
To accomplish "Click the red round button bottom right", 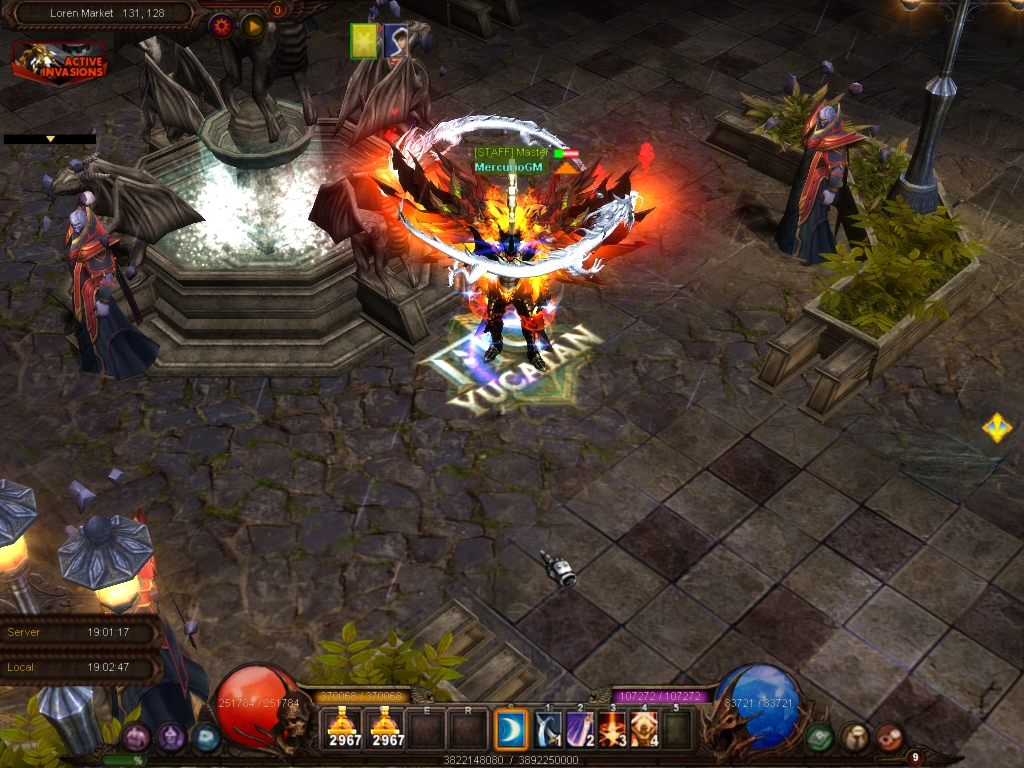I will pos(889,738).
